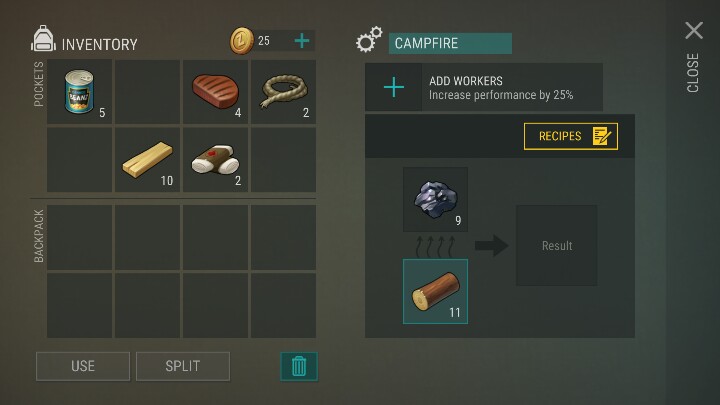Select the bandage item slot
Screen dimensions: 720x405
point(216,160)
